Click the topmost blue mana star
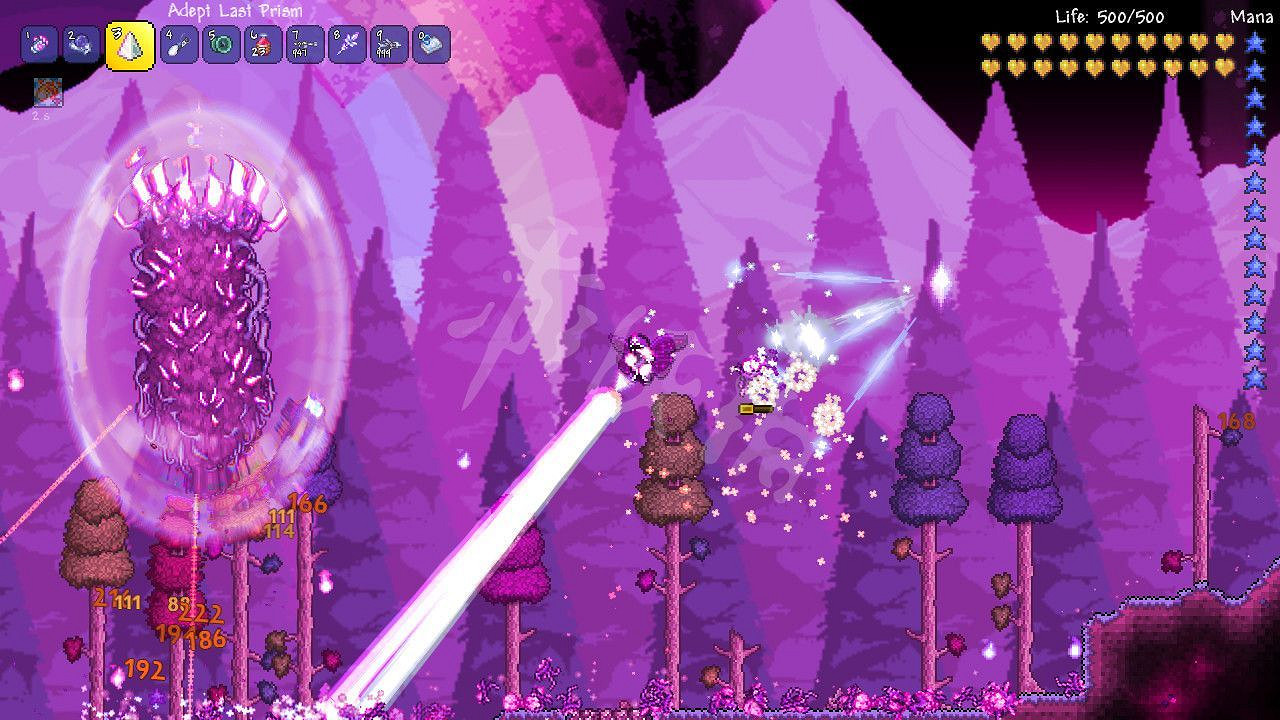Viewport: 1280px width, 720px height. 1253,42
